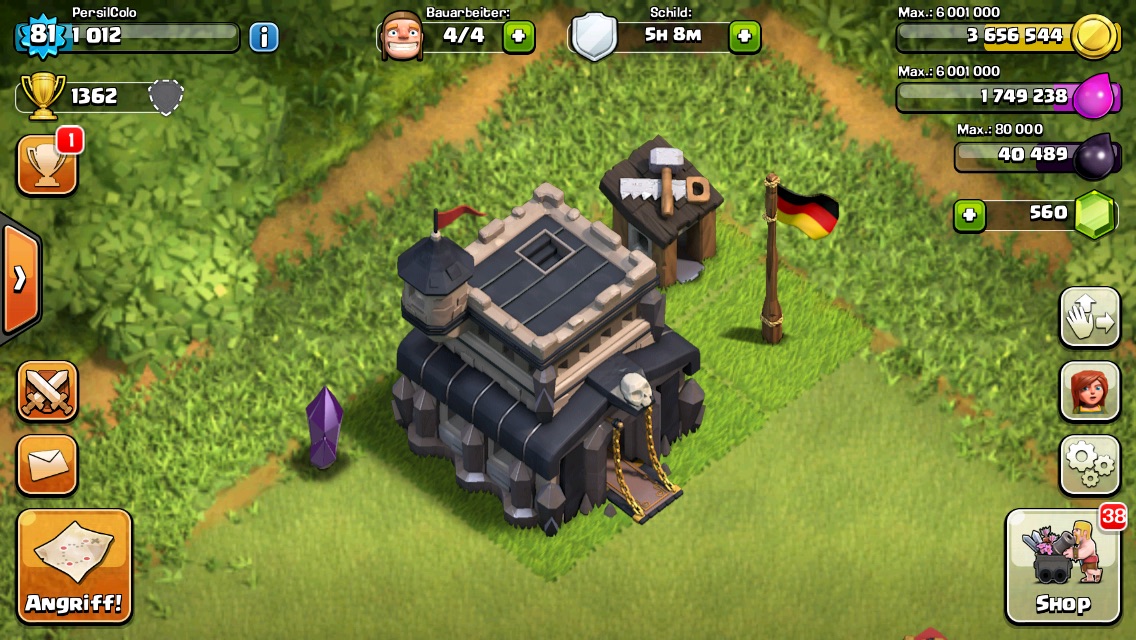Viewport: 1136px width, 640px height.
Task: Activate the edit layout hand button
Action: (1090, 317)
